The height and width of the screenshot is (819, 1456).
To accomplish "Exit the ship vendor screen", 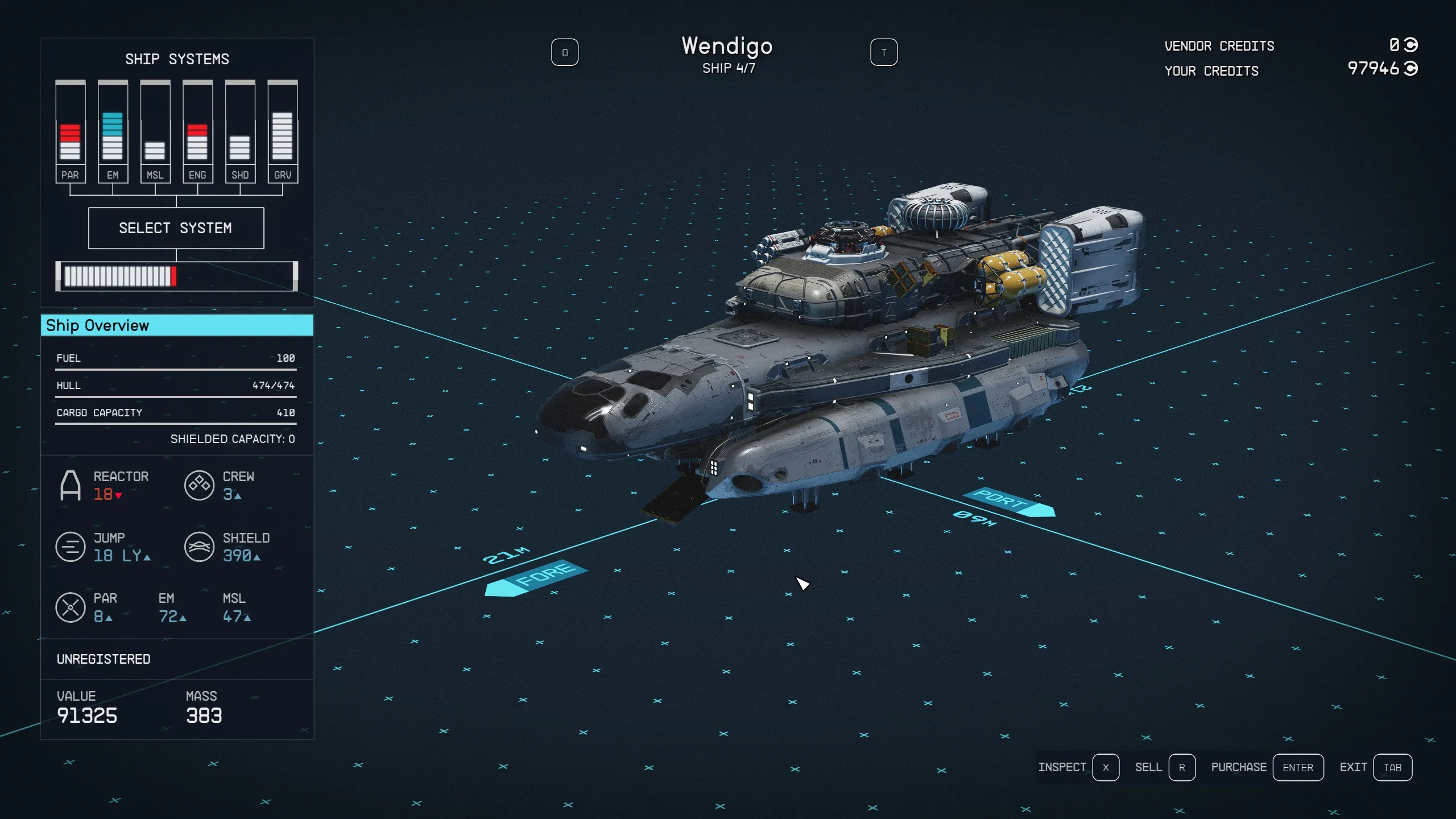I will (x=1392, y=767).
